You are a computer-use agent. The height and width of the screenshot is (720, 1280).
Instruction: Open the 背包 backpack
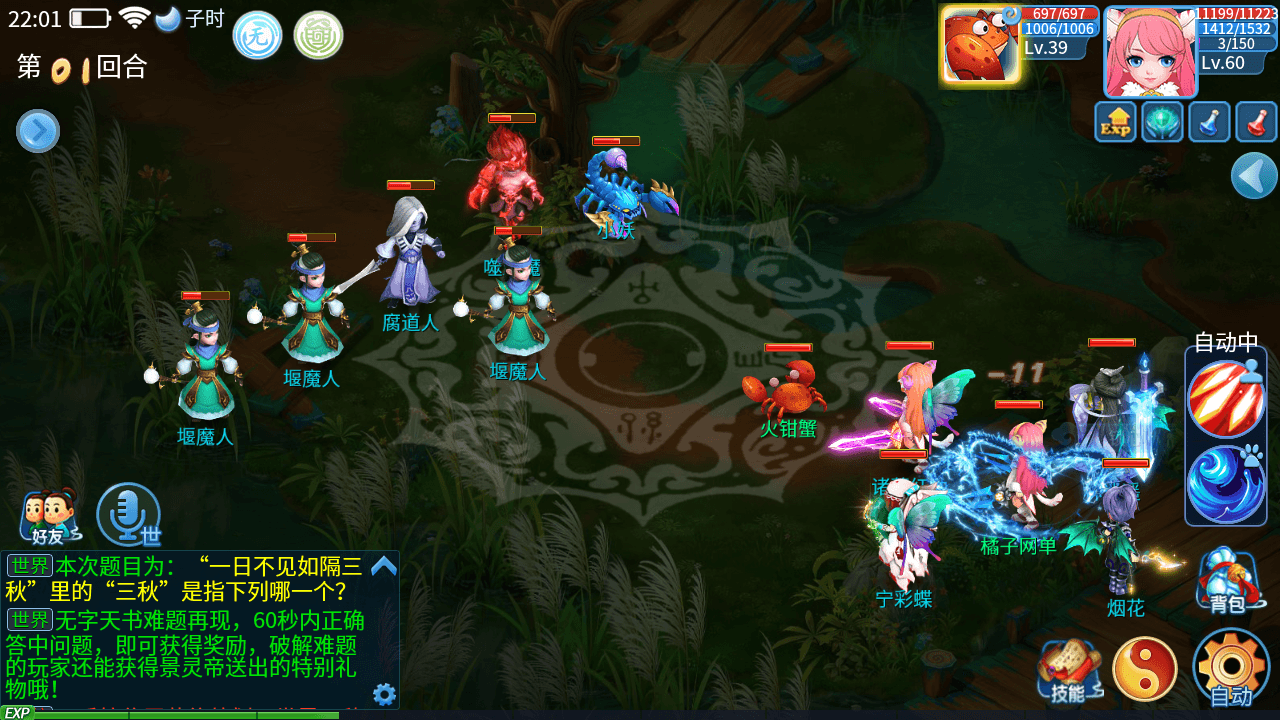[x=1228, y=578]
